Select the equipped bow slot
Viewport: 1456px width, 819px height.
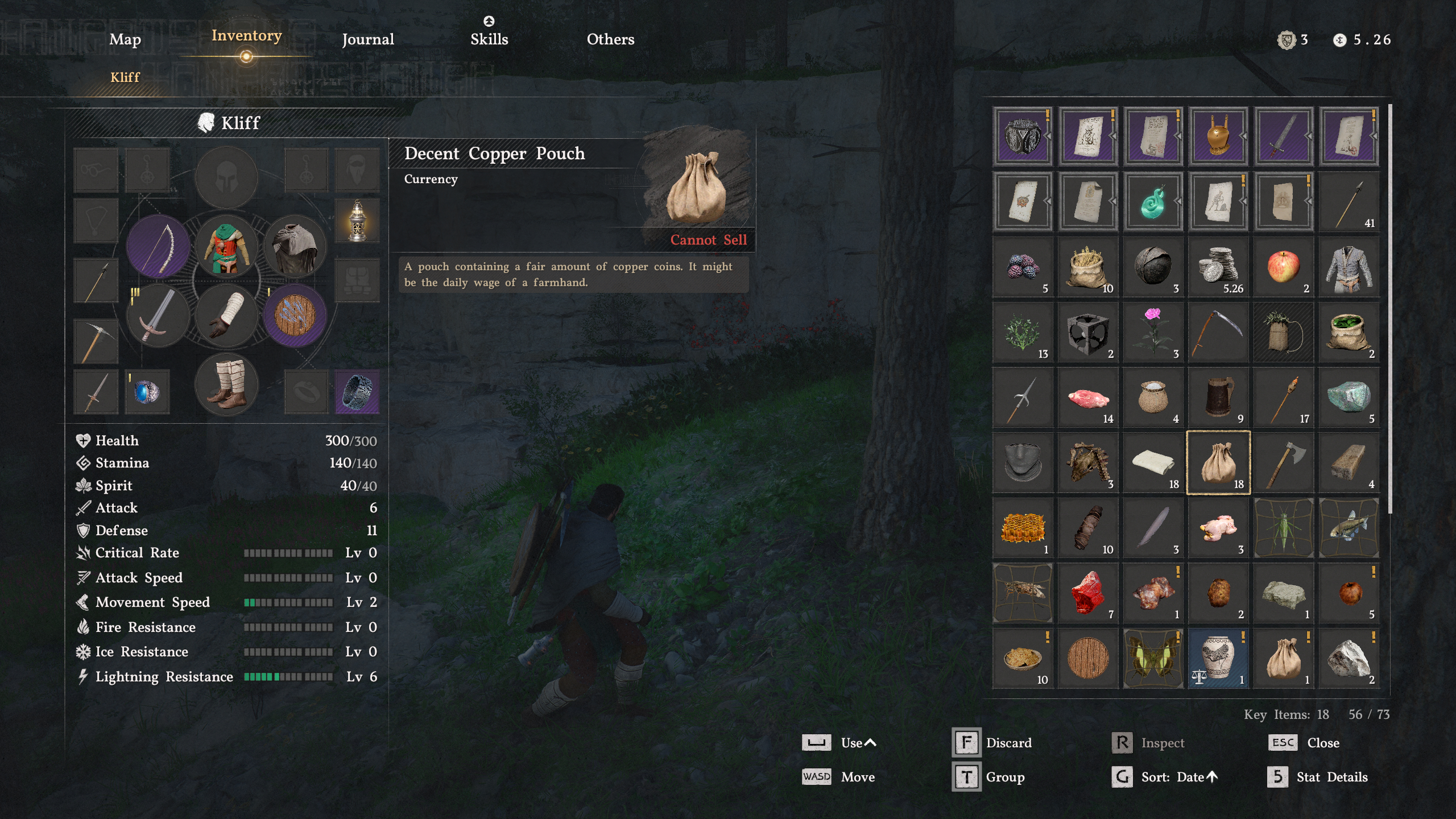coord(158,246)
